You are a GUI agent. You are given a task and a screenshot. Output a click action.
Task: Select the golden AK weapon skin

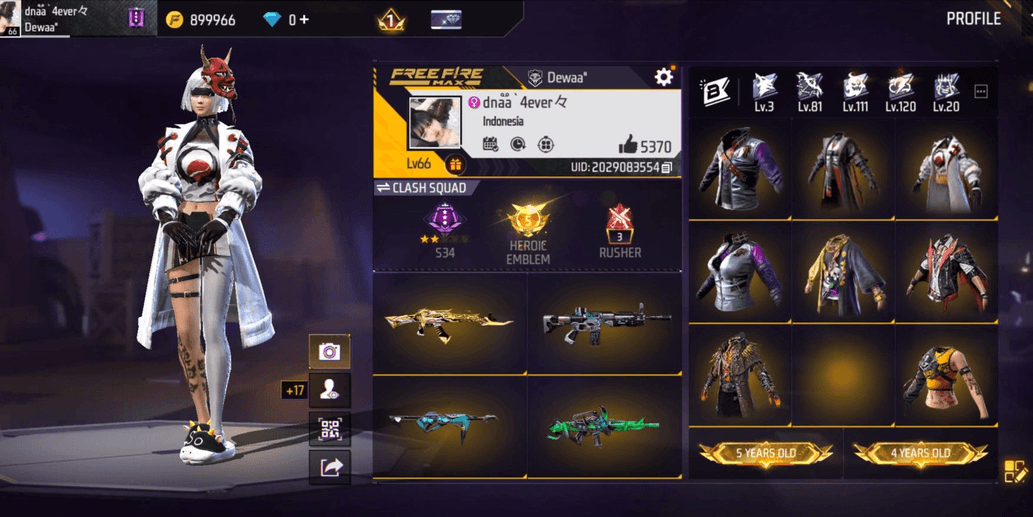(x=449, y=323)
